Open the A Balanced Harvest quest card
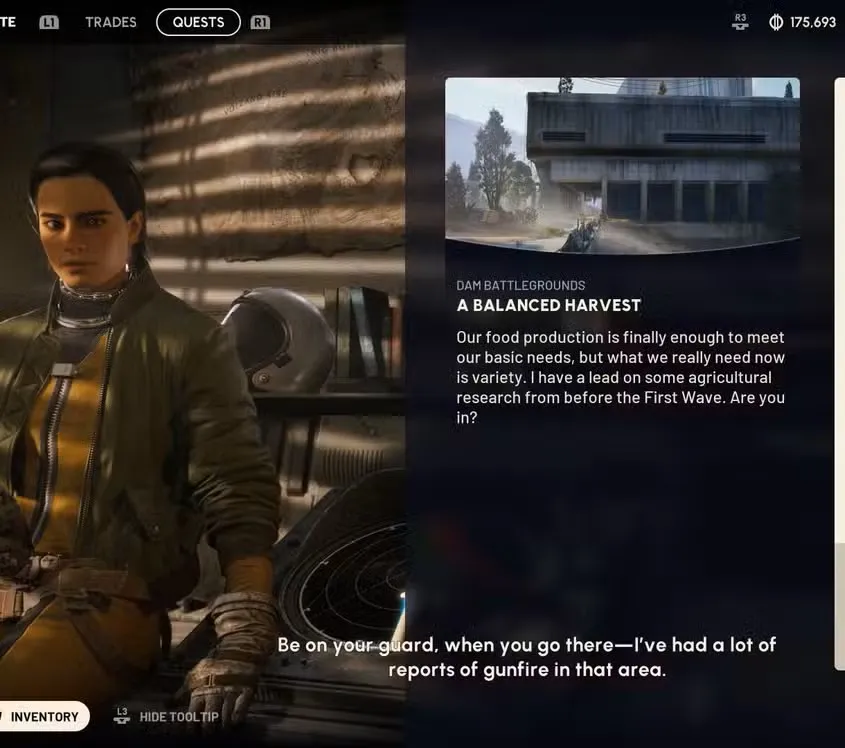This screenshot has width=845, height=748. pos(549,305)
